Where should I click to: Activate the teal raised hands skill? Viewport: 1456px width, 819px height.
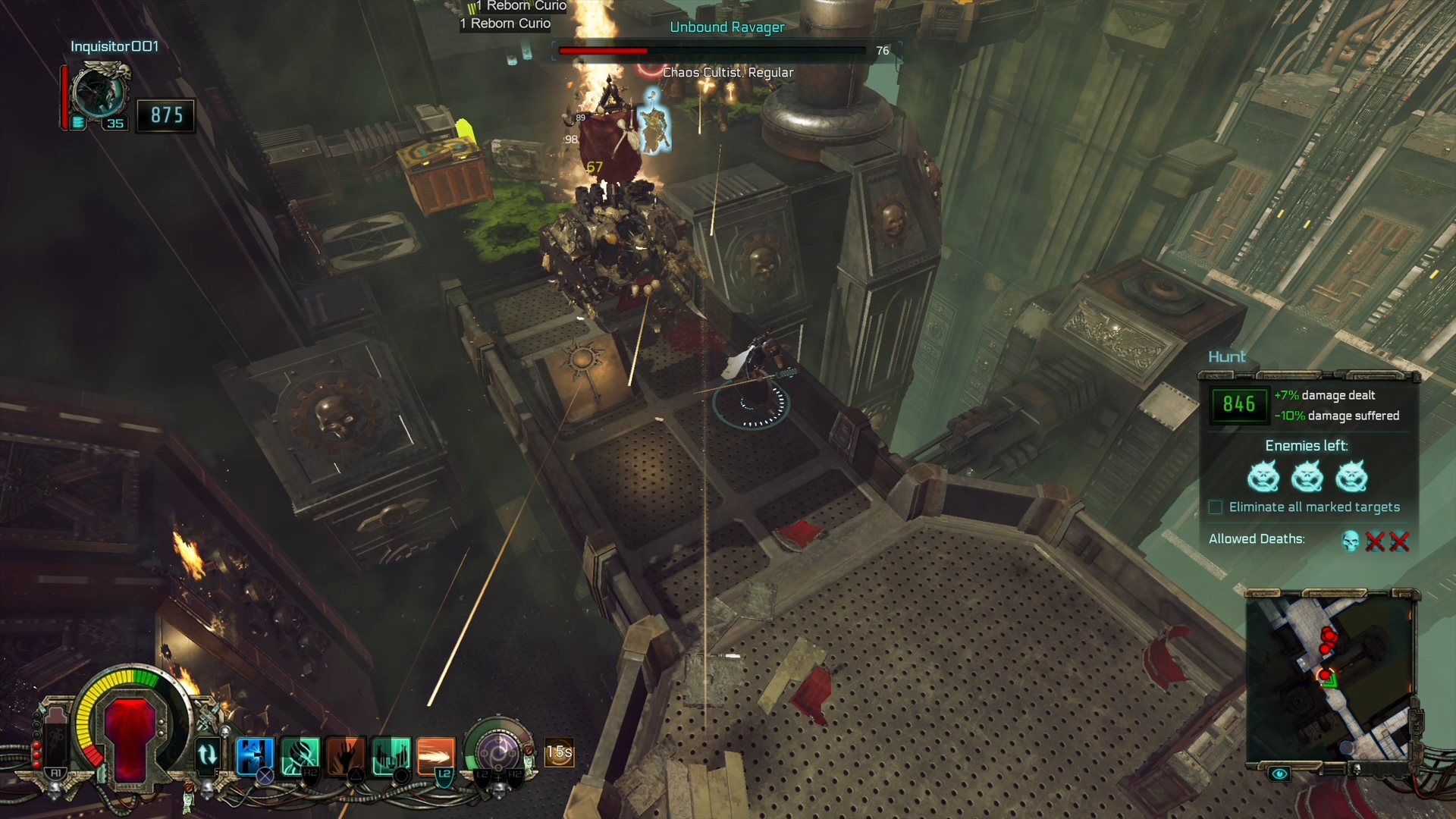pyautogui.click(x=391, y=755)
